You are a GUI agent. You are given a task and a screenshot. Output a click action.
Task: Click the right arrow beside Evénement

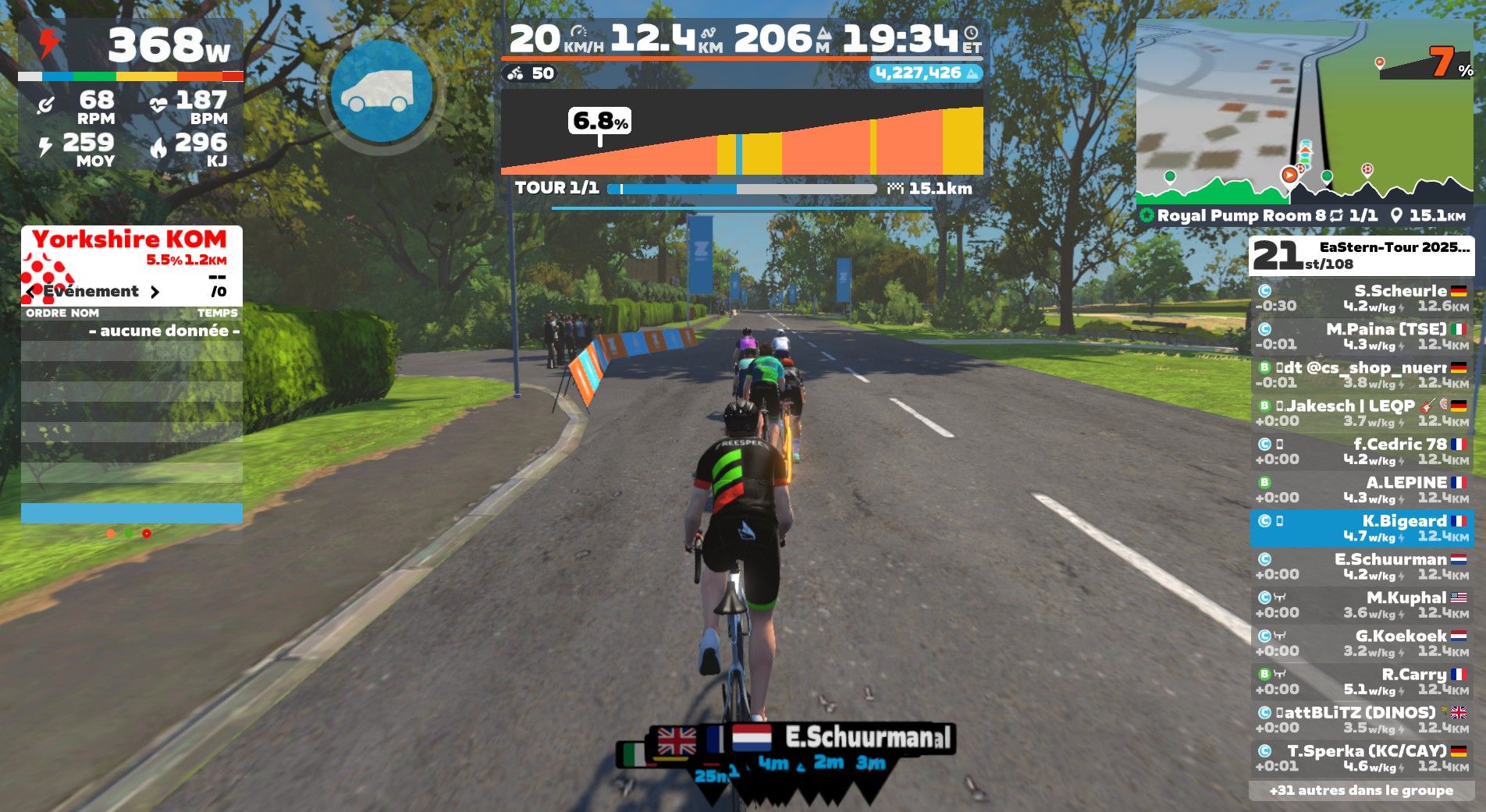[155, 292]
